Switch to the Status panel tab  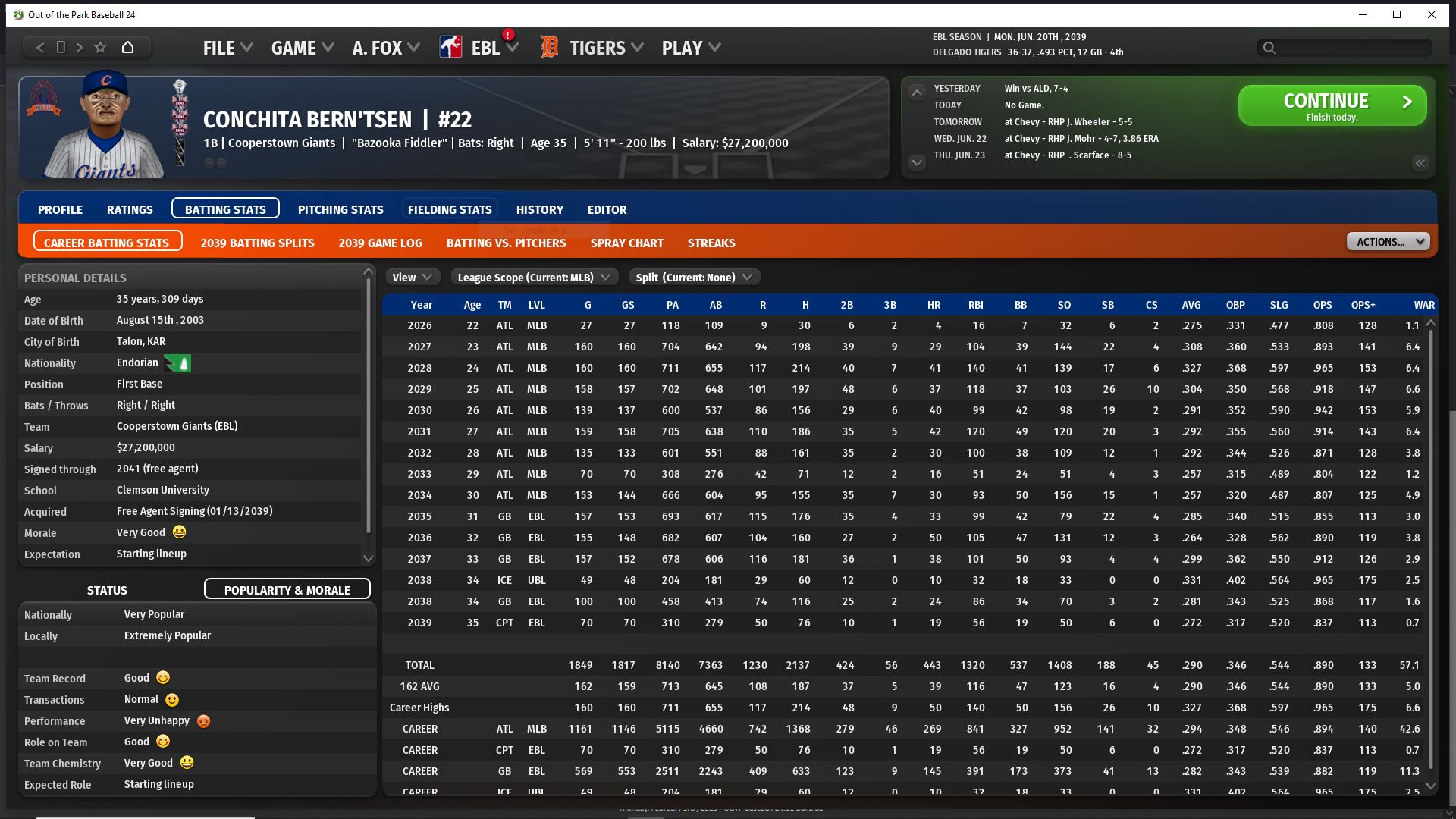(107, 590)
